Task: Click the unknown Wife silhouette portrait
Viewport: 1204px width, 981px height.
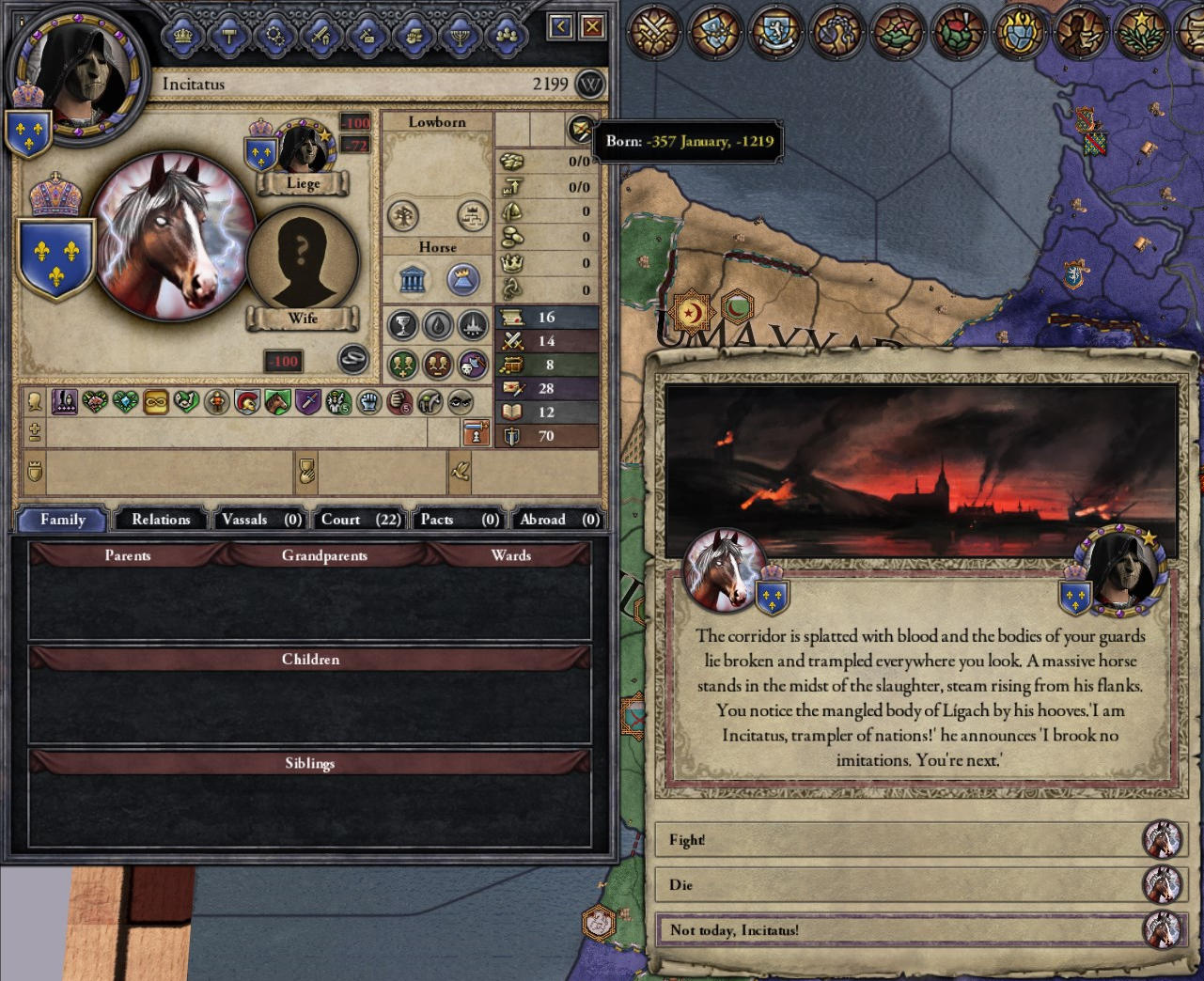Action: tap(302, 257)
